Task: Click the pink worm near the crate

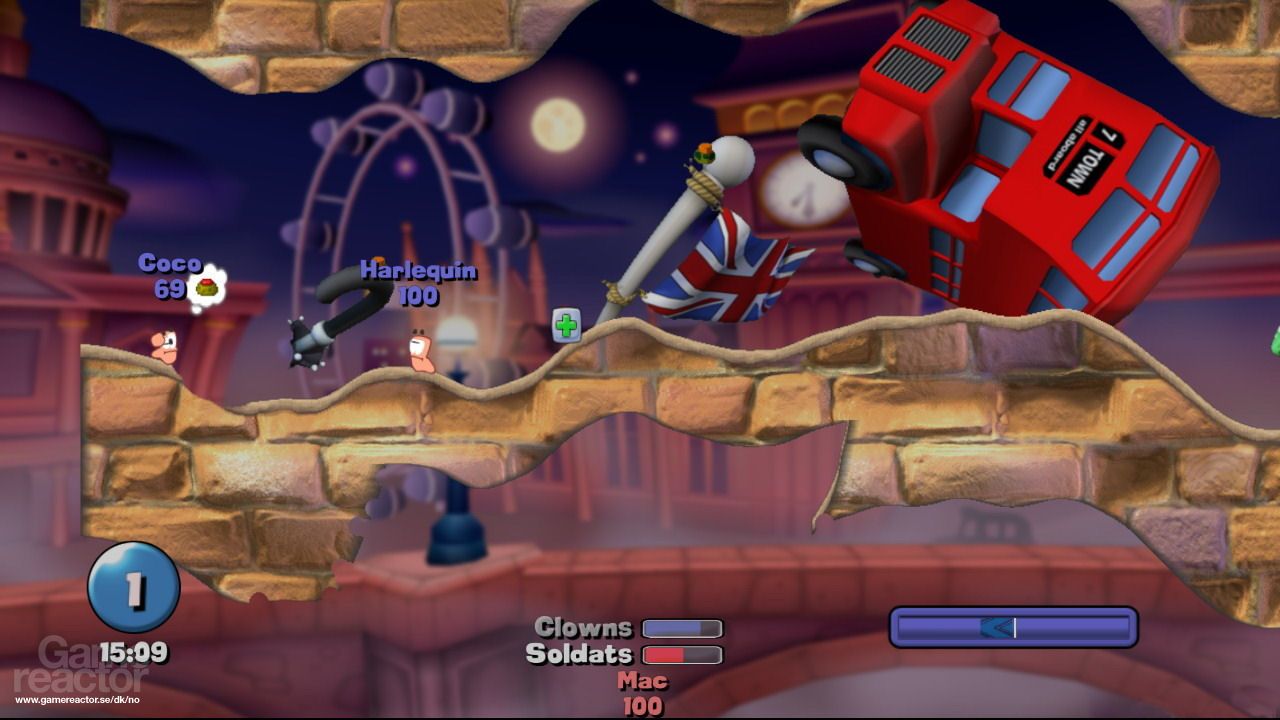Action: (420, 350)
